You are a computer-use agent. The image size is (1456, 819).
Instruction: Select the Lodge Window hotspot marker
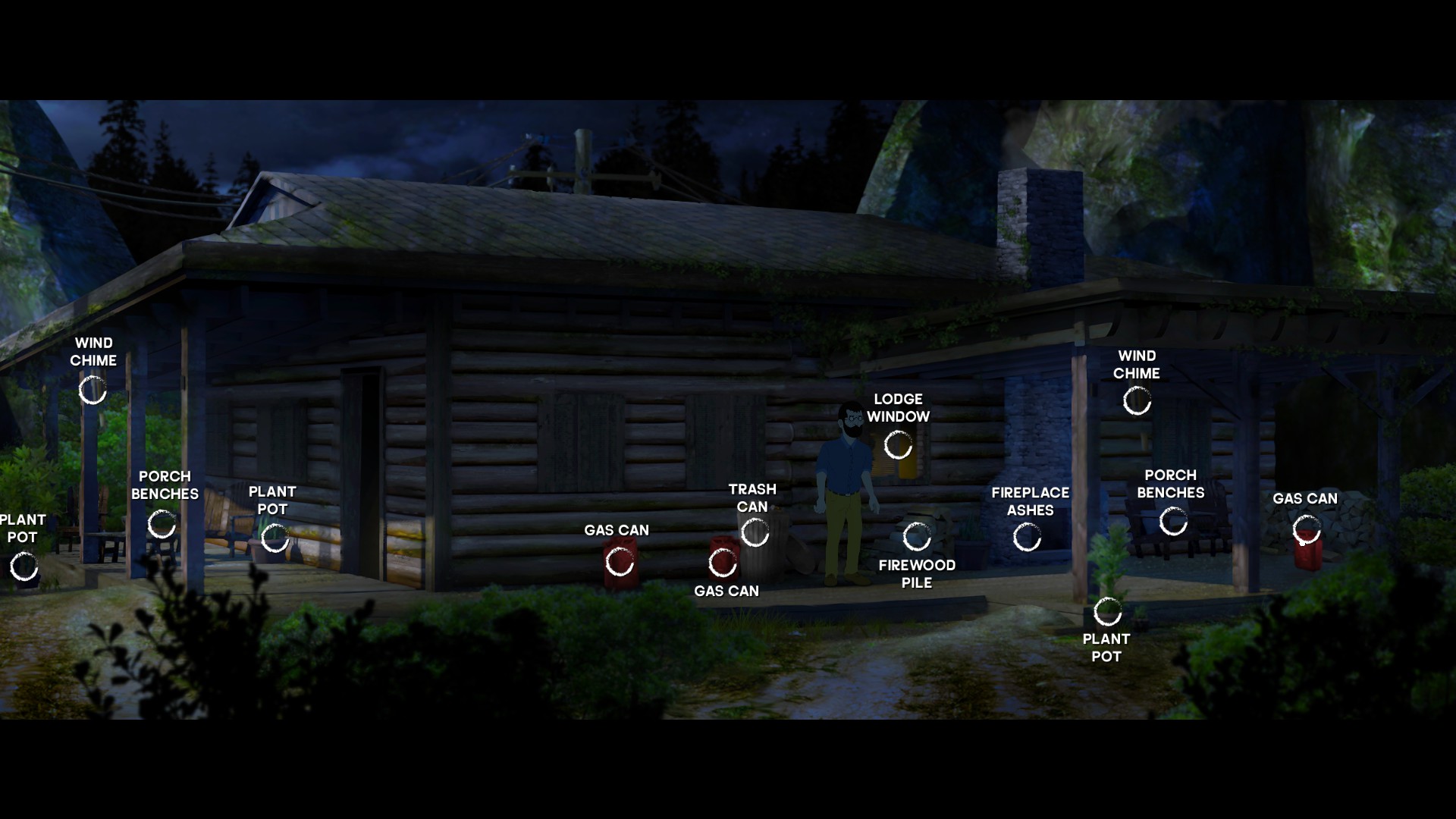[899, 445]
